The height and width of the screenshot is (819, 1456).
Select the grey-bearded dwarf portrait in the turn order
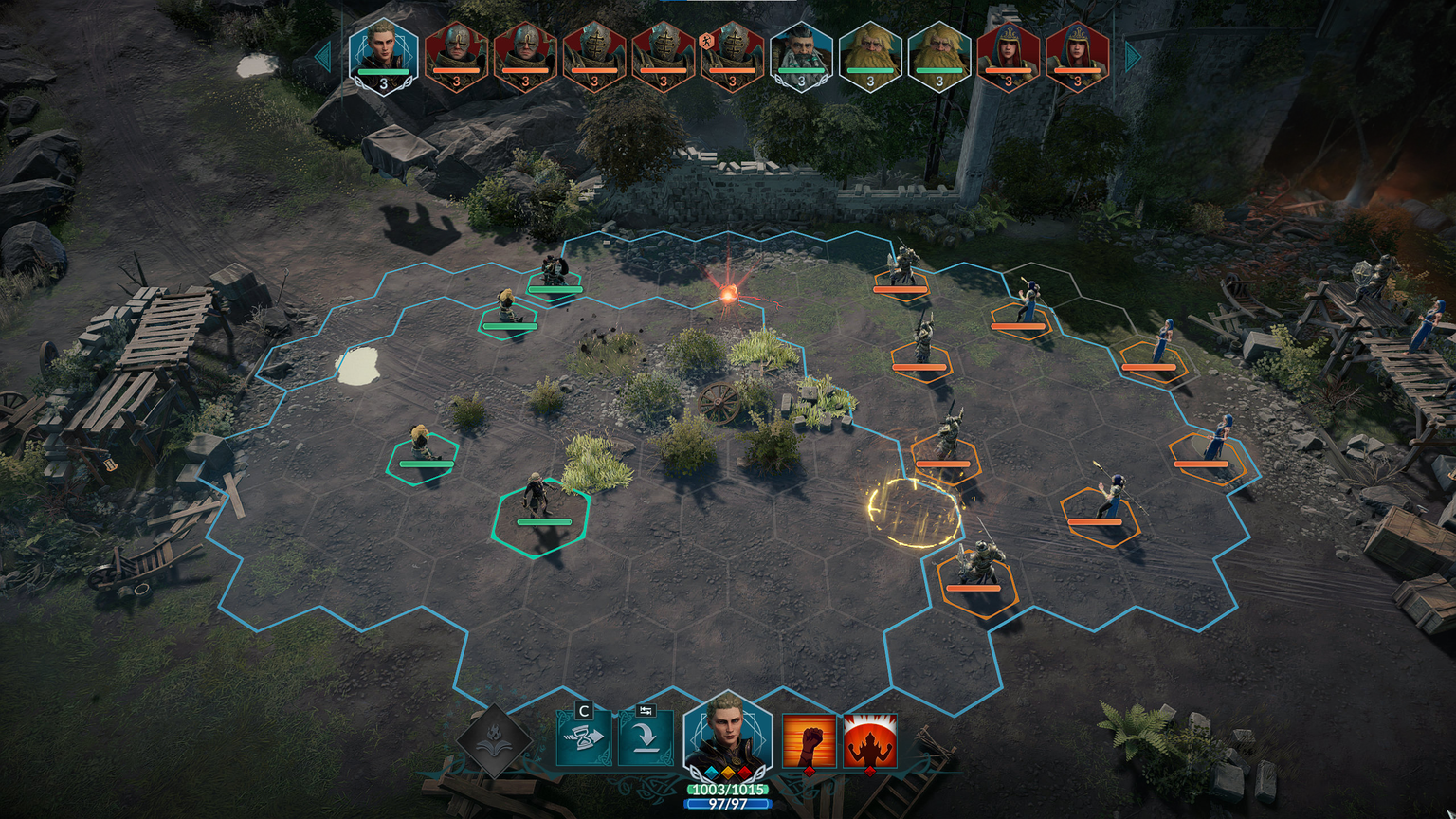[801, 57]
